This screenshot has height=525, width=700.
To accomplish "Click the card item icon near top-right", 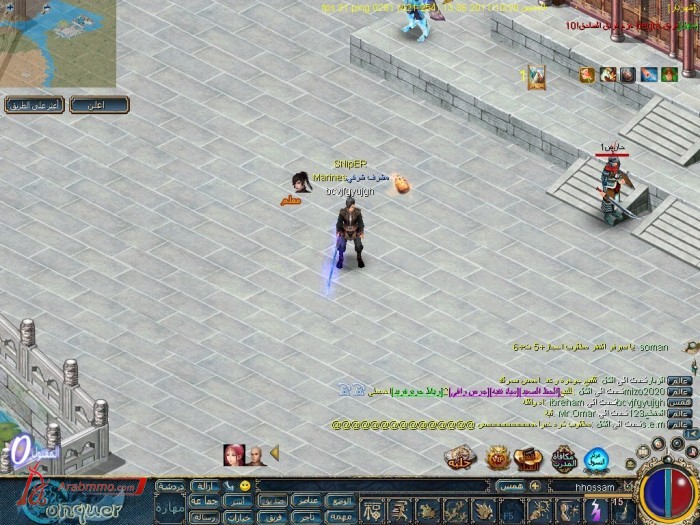I will [537, 74].
